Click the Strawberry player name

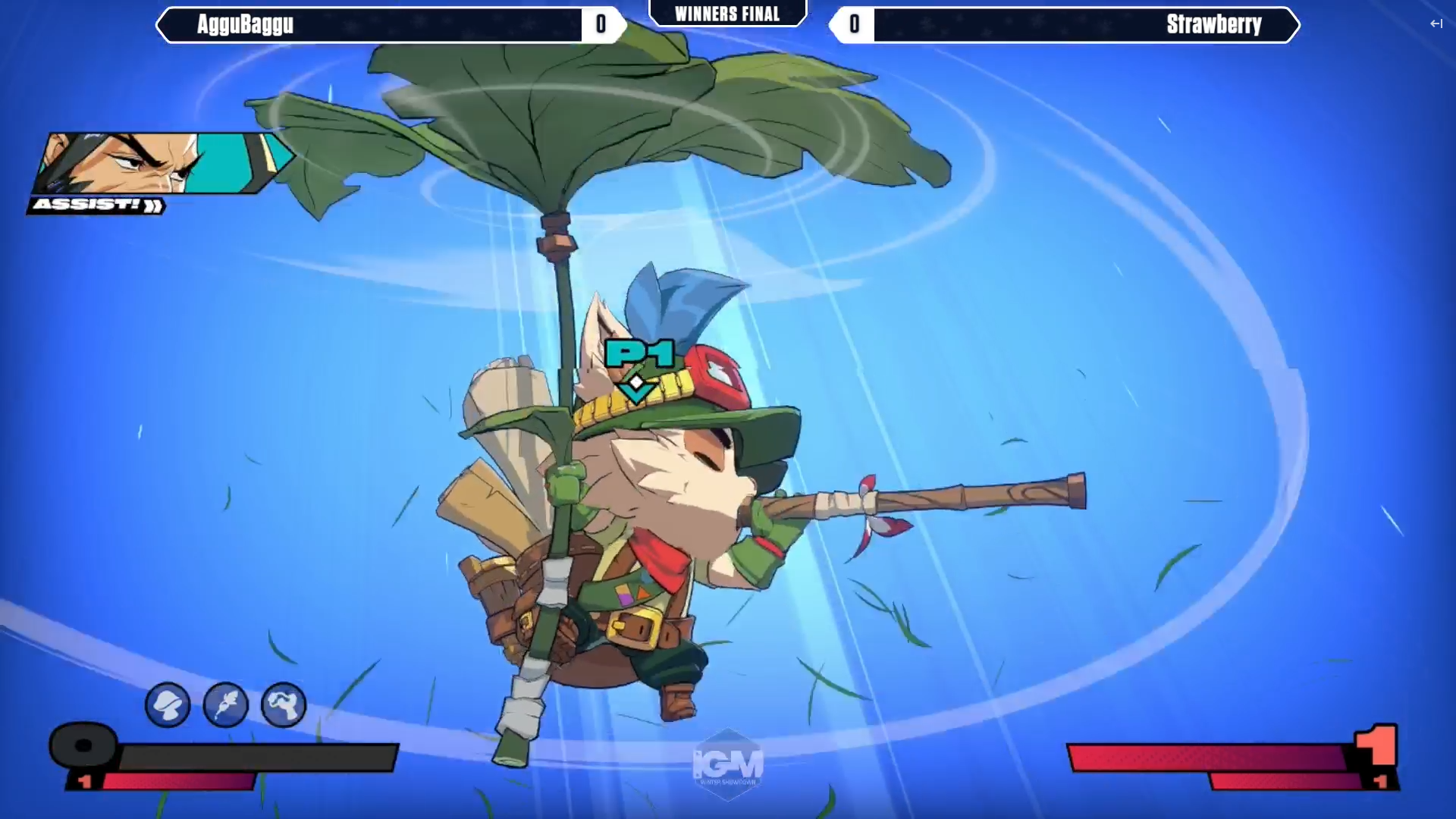coord(1213,25)
